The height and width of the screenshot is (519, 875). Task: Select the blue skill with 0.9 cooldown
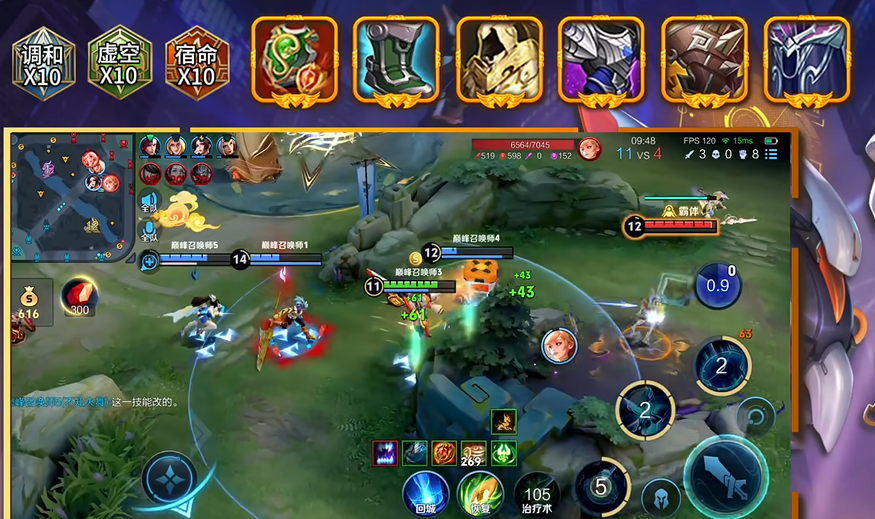point(717,286)
